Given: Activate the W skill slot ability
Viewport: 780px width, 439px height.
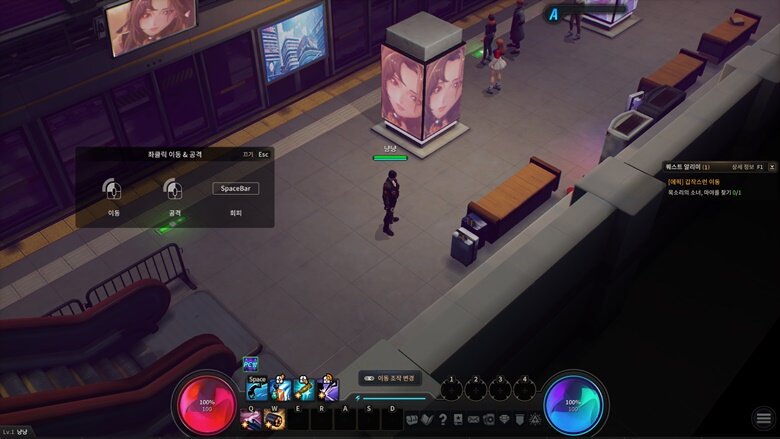Looking at the screenshot, I should [x=273, y=419].
